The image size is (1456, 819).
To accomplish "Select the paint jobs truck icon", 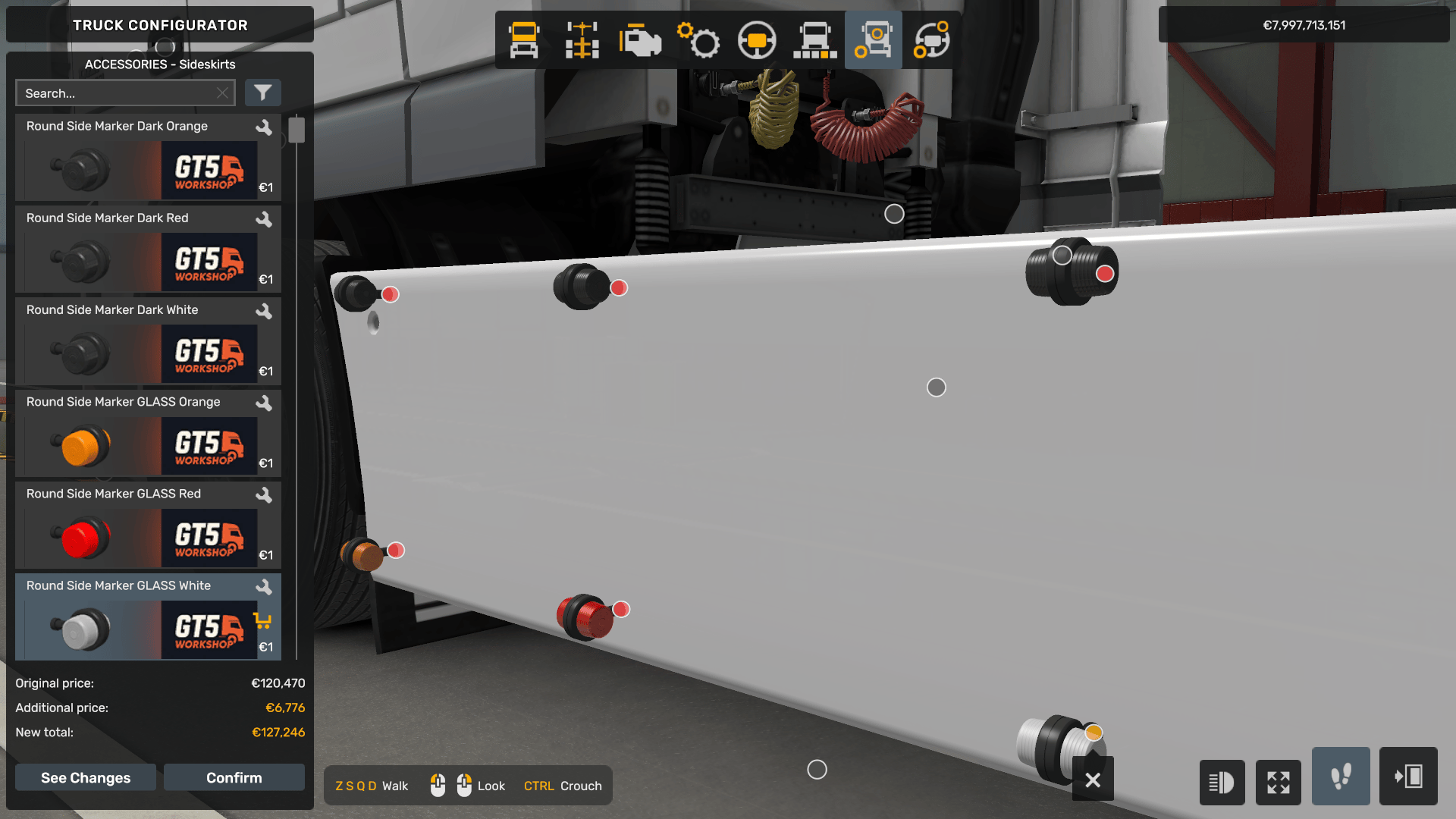I will coord(814,39).
